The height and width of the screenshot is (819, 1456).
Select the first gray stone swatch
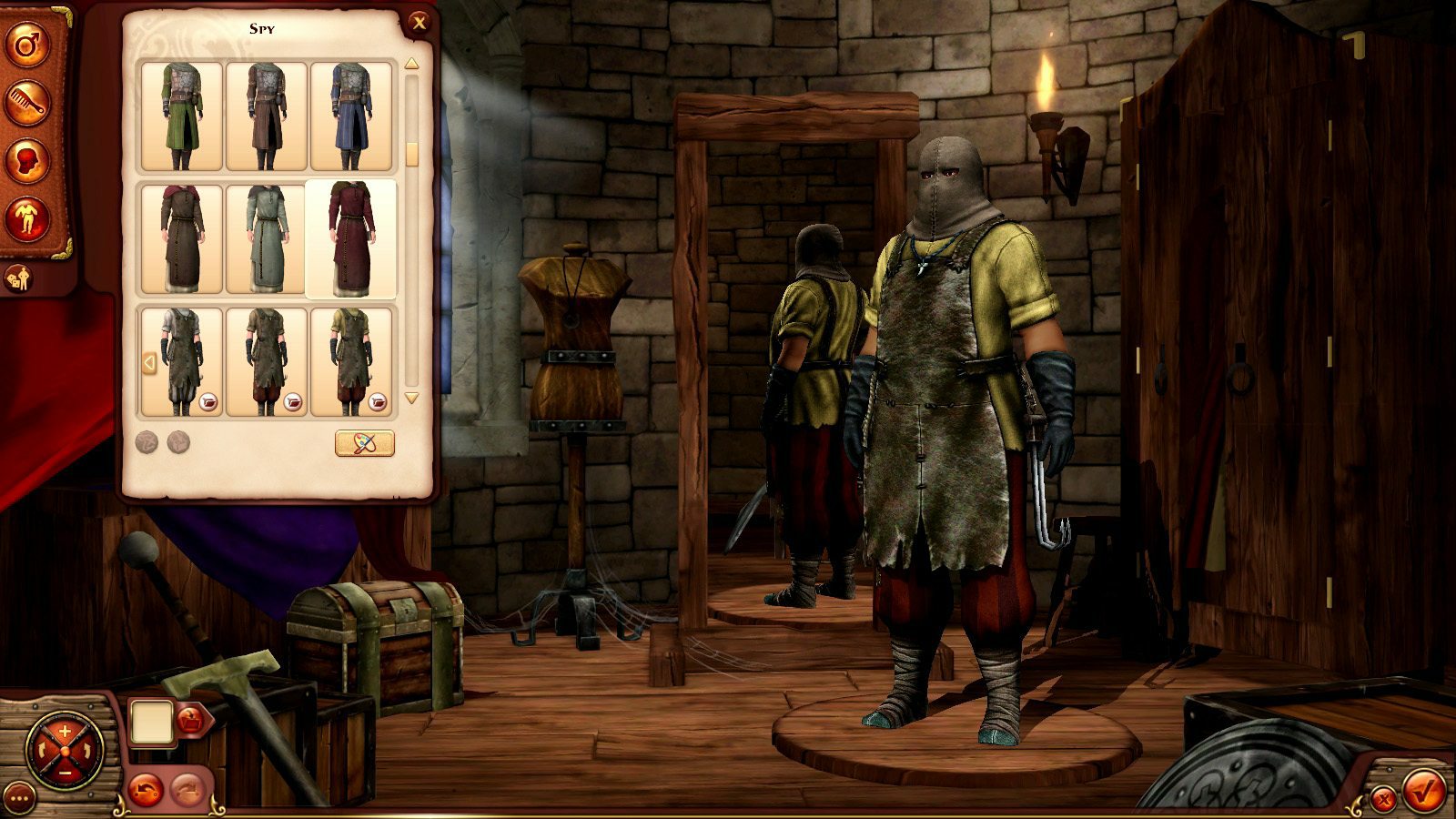pyautogui.click(x=148, y=443)
